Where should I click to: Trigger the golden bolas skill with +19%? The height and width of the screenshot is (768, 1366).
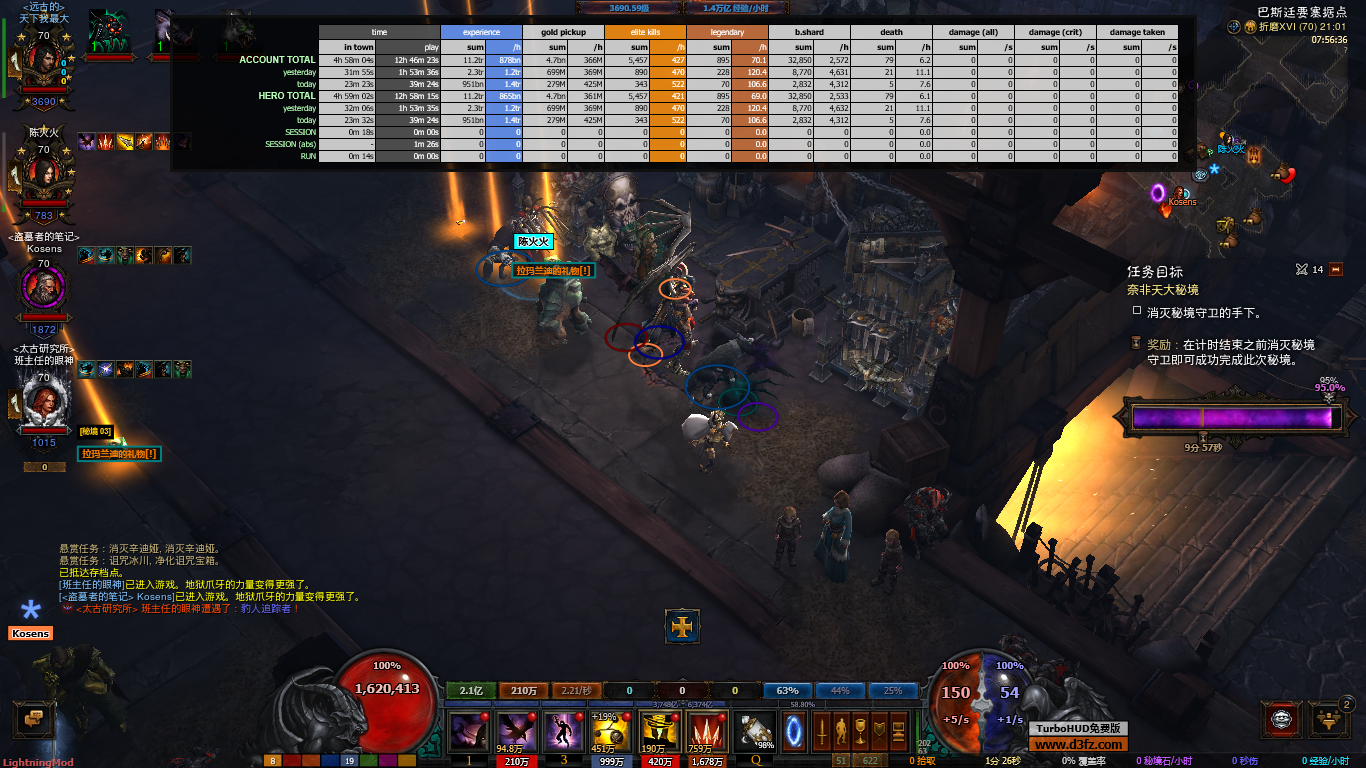coord(612,732)
